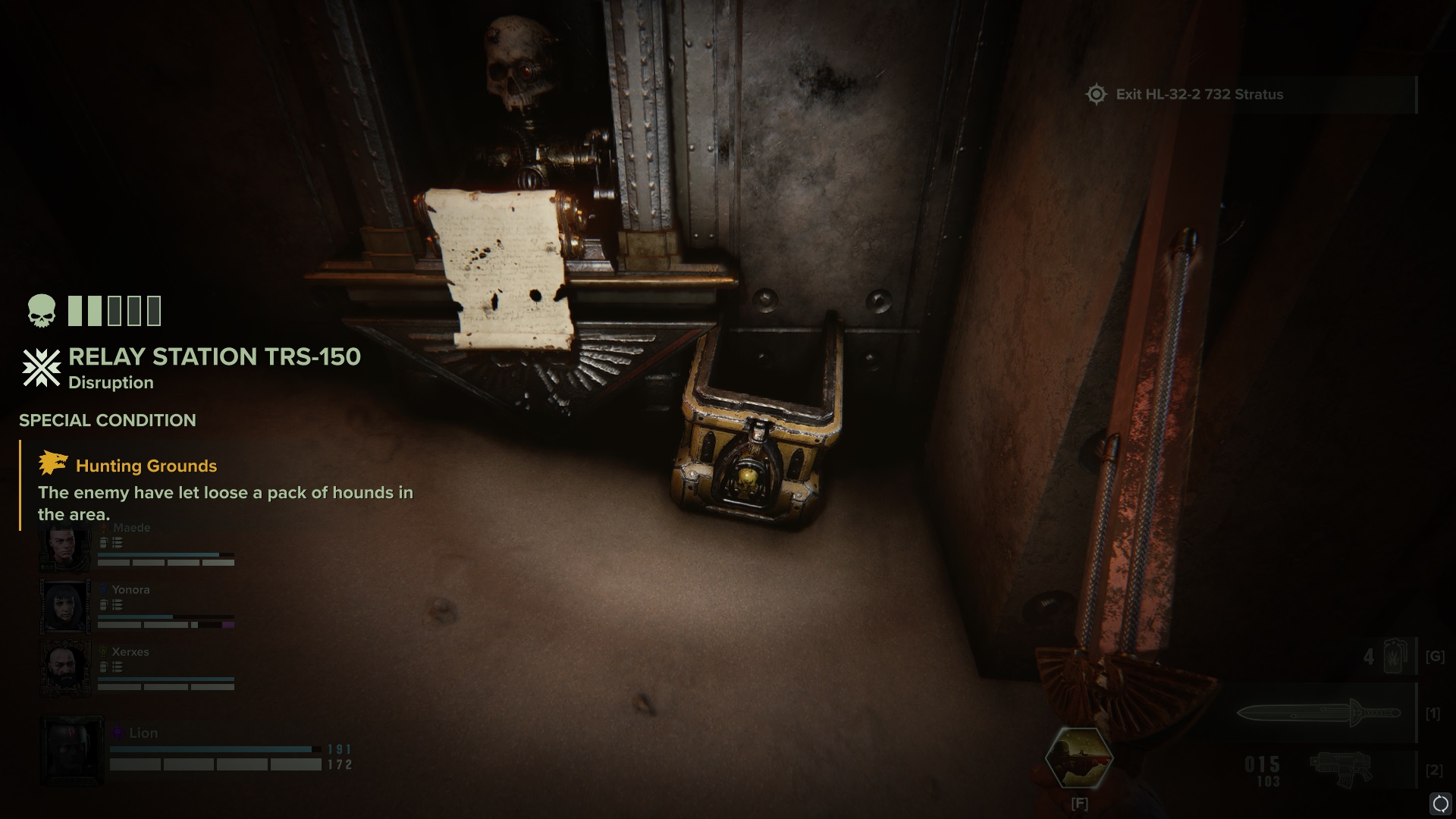
Task: Activate the hexagonal combat ability icon
Action: 1079,758
